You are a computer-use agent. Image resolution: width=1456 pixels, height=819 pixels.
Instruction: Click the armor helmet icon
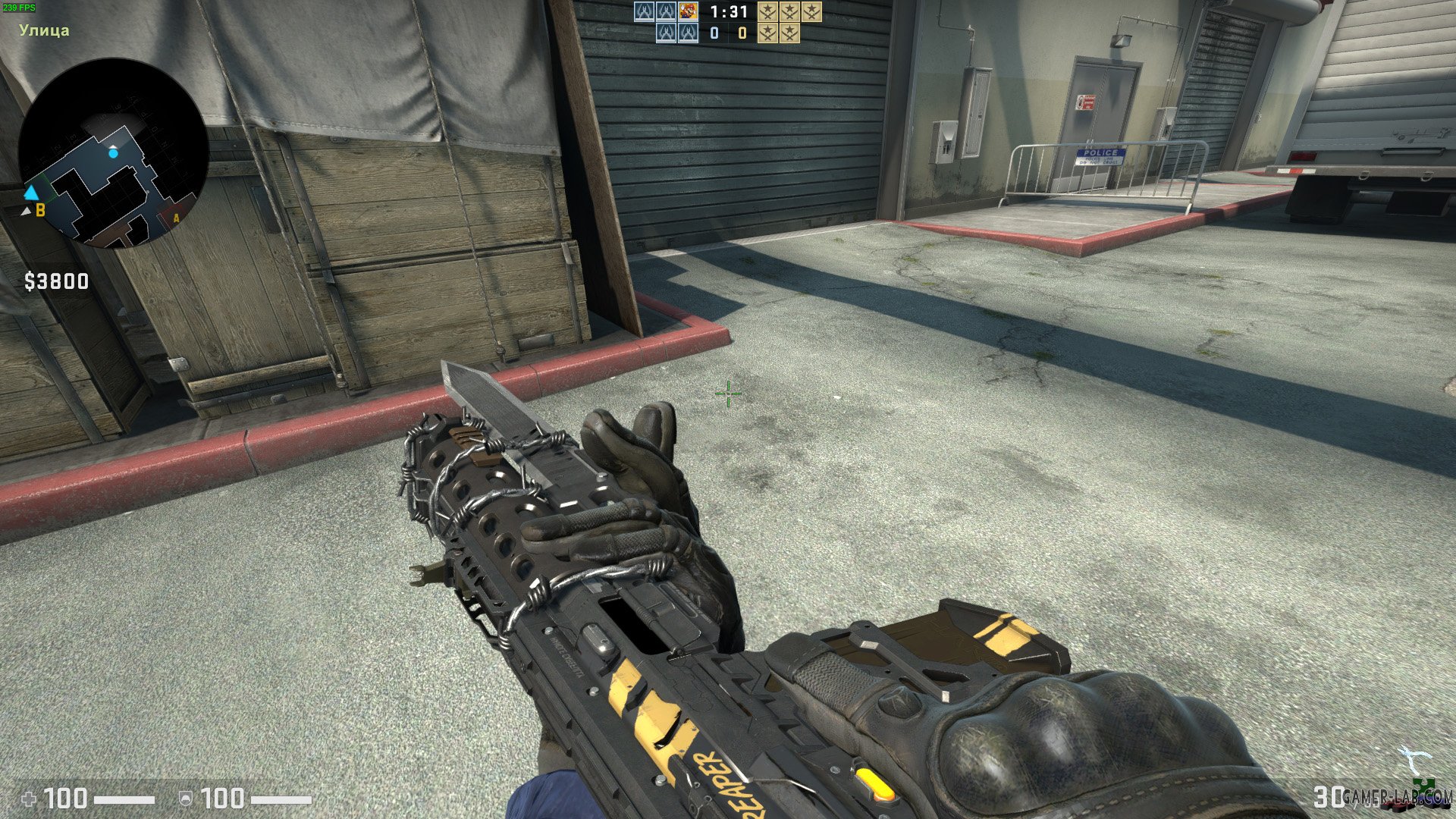coord(186,799)
